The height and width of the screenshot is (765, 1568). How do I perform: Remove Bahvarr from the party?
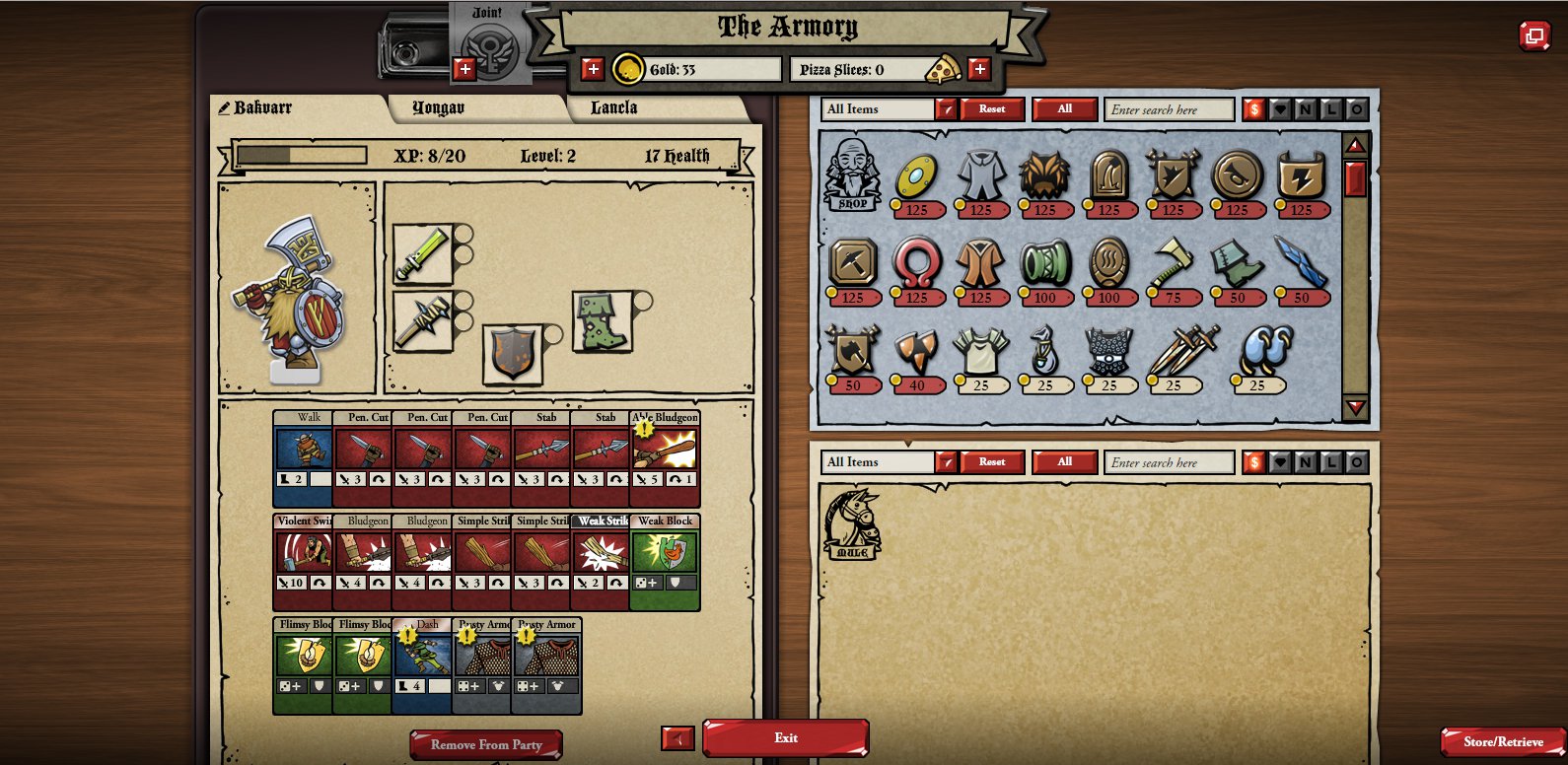click(486, 744)
